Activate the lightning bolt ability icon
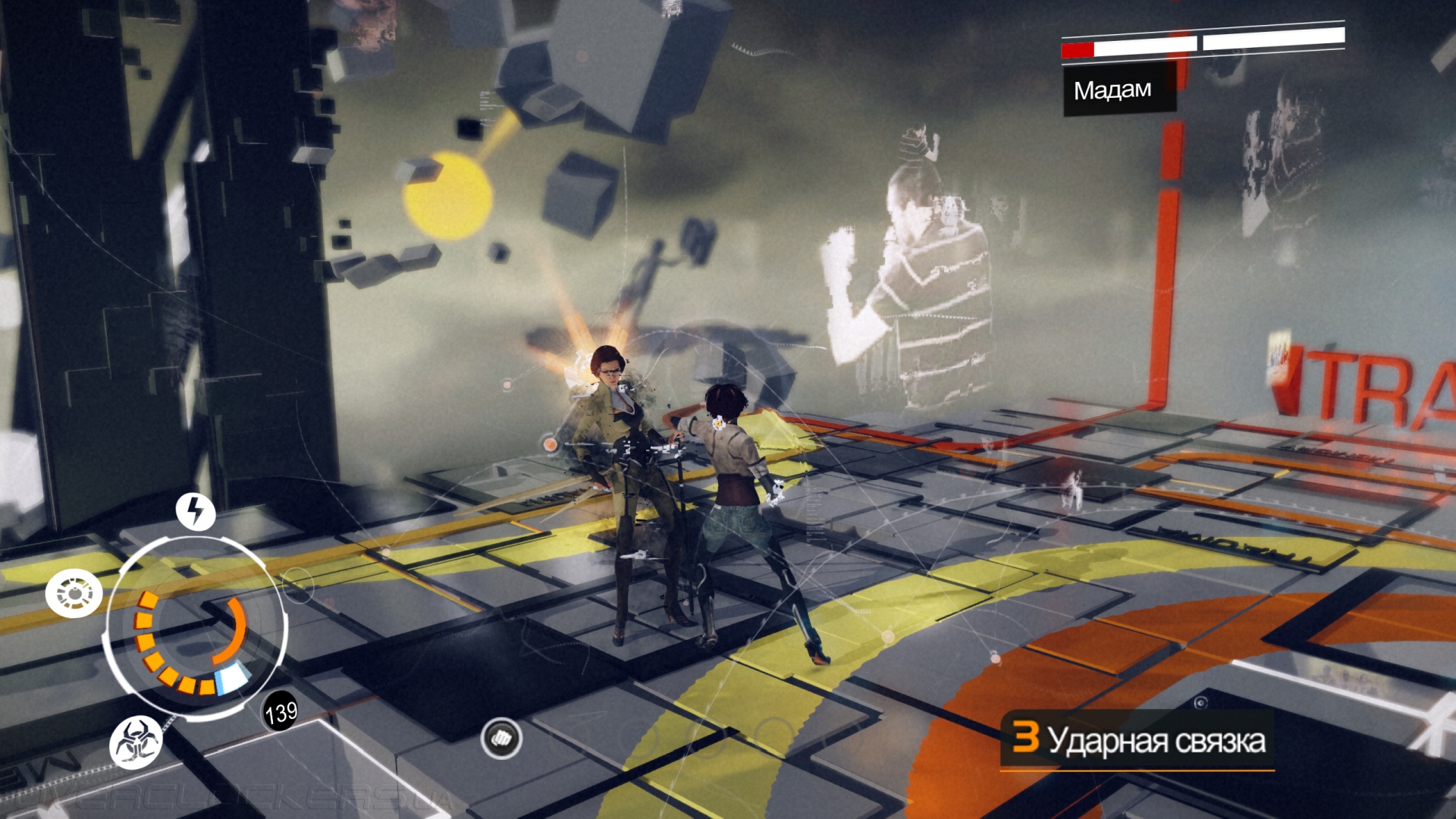 coord(196,511)
